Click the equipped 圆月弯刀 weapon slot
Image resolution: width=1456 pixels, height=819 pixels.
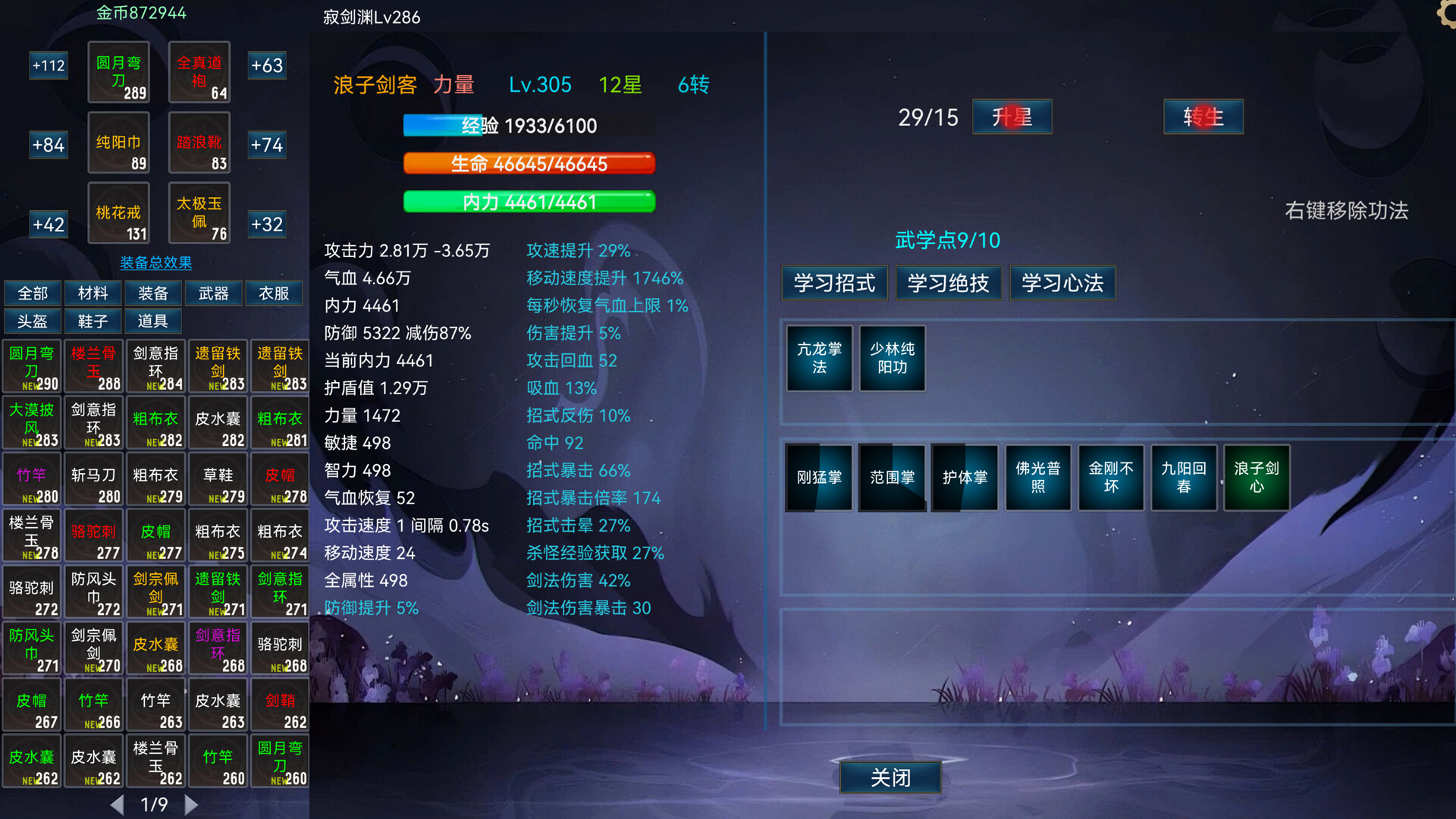point(118,72)
